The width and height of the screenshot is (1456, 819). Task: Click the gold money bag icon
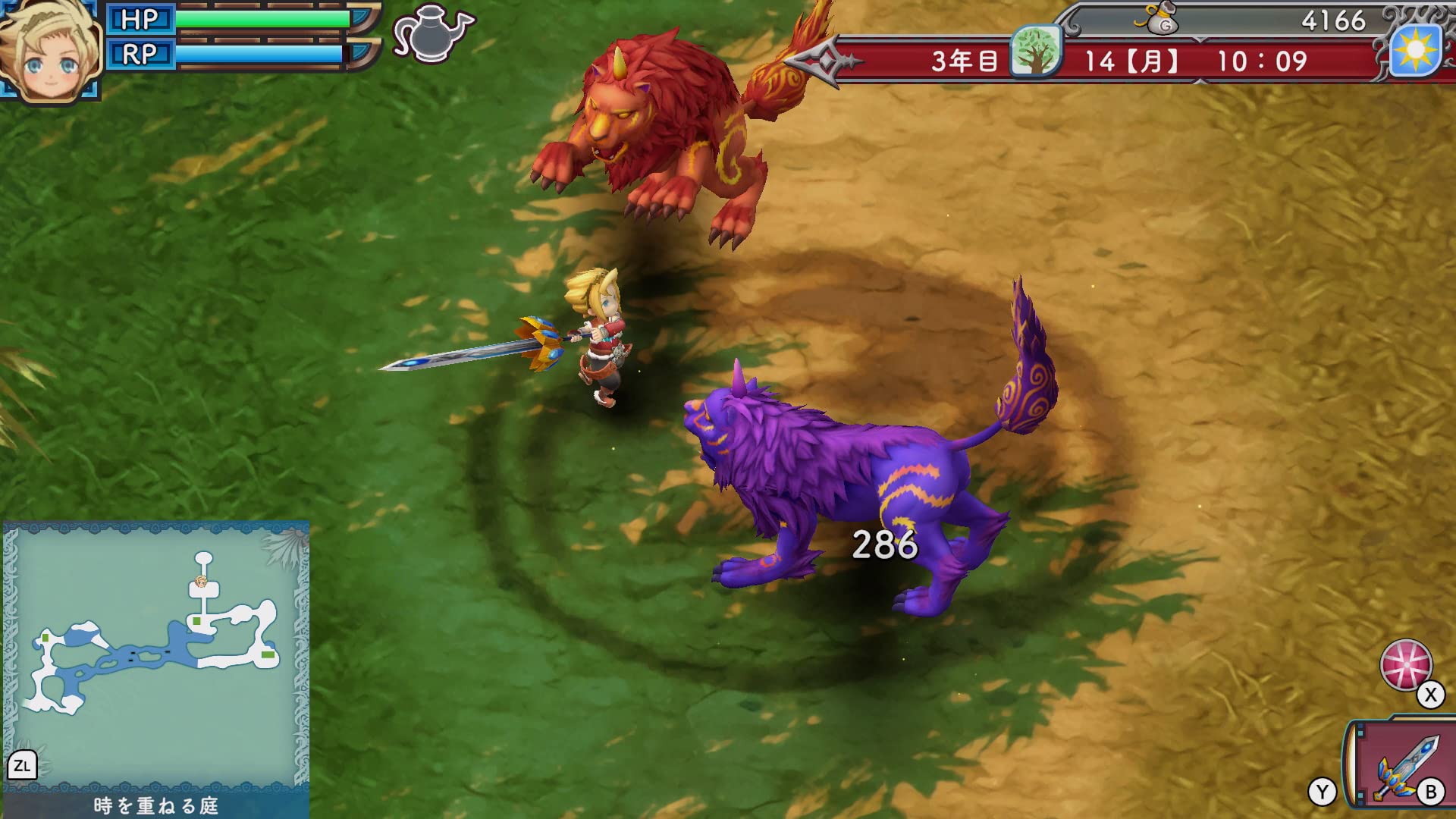point(1160,21)
